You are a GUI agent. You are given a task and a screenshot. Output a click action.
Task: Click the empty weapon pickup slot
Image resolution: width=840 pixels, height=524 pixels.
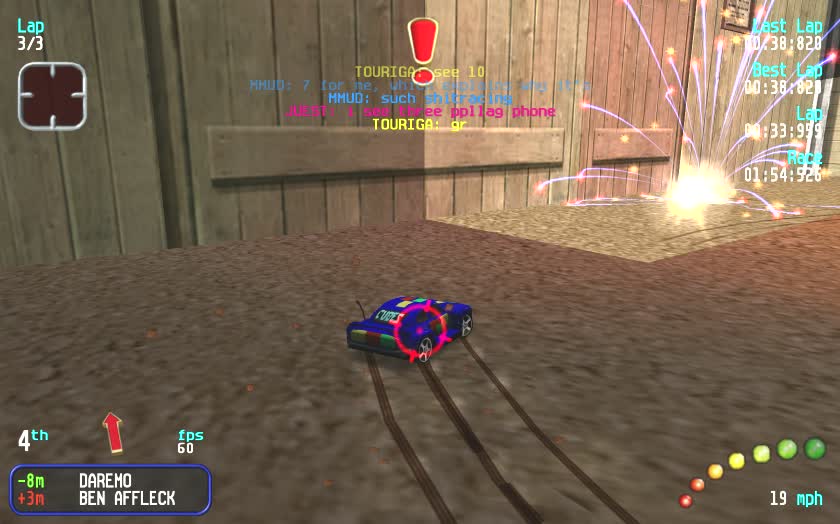52,96
